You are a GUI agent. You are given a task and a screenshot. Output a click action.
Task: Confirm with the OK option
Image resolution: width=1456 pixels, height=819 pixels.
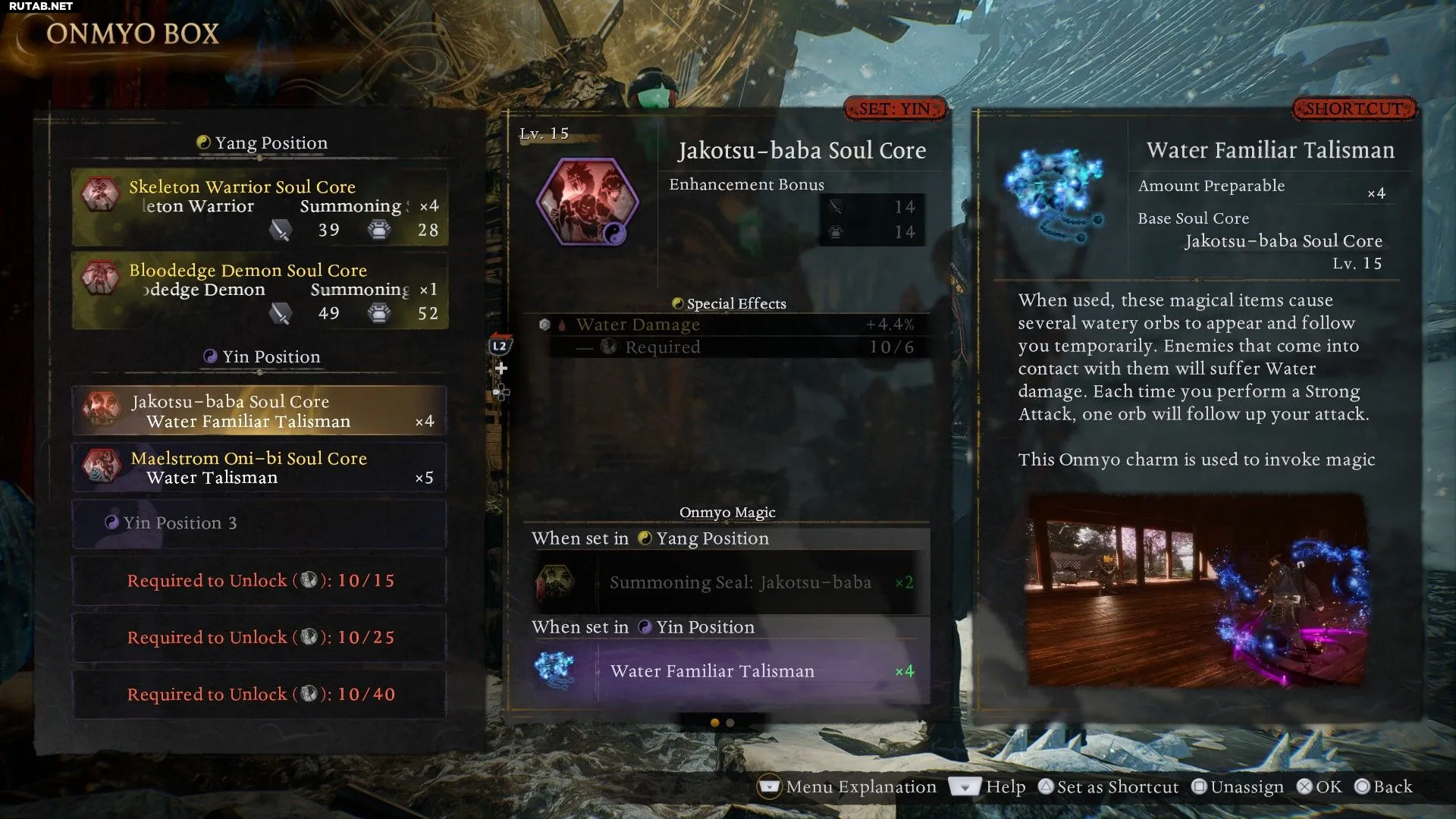click(1319, 787)
